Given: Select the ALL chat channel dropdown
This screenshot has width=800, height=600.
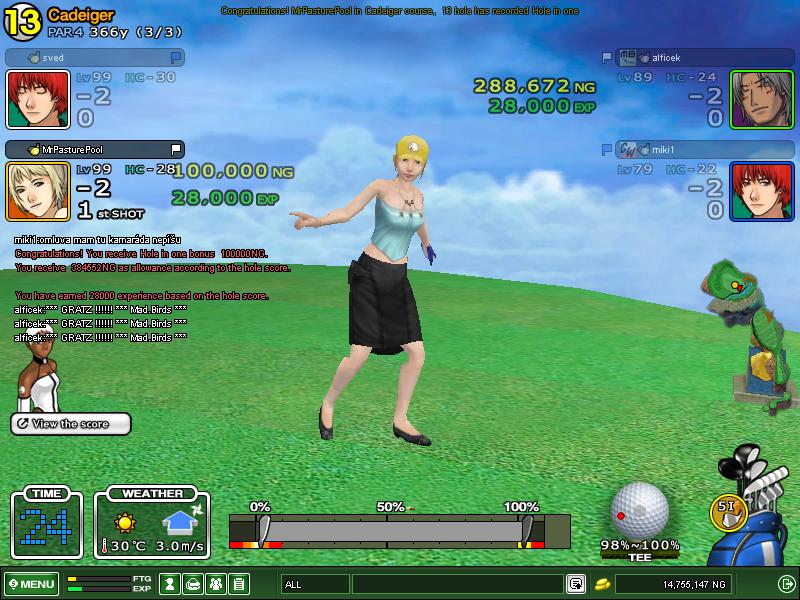Looking at the screenshot, I should [x=316, y=584].
